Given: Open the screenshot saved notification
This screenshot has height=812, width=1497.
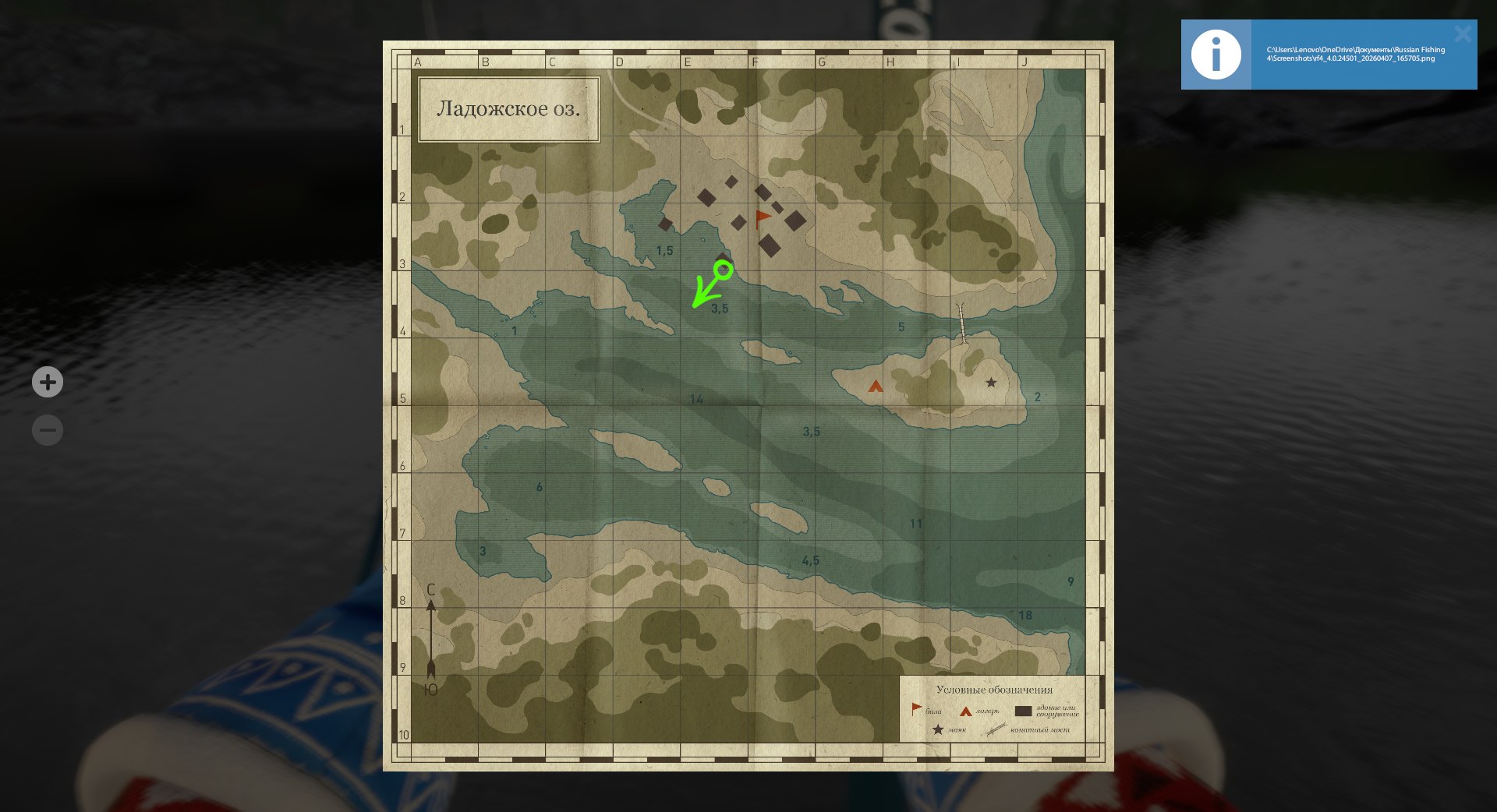Looking at the screenshot, I should (1355, 55).
